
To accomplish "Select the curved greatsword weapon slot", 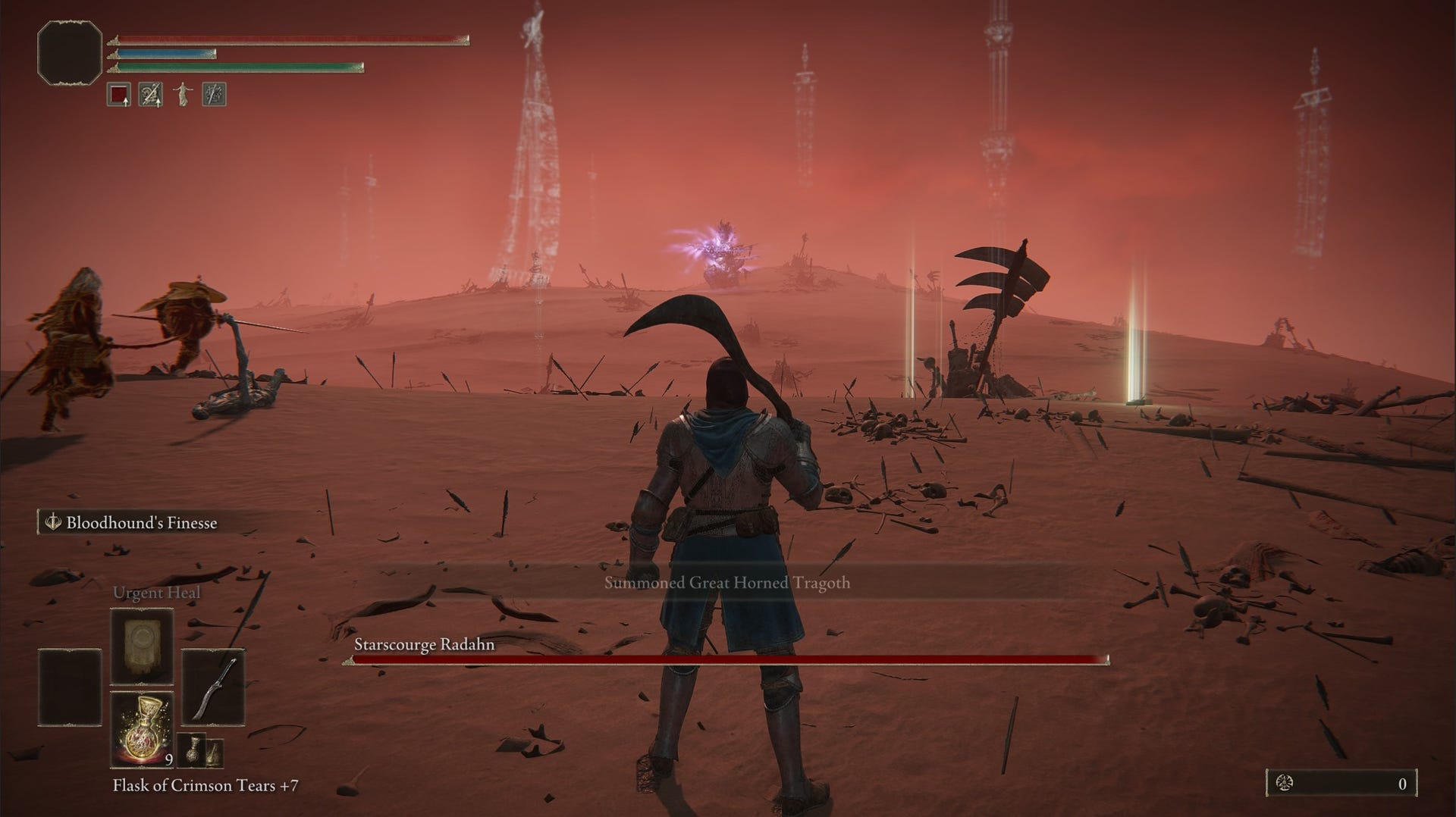I will tap(213, 687).
